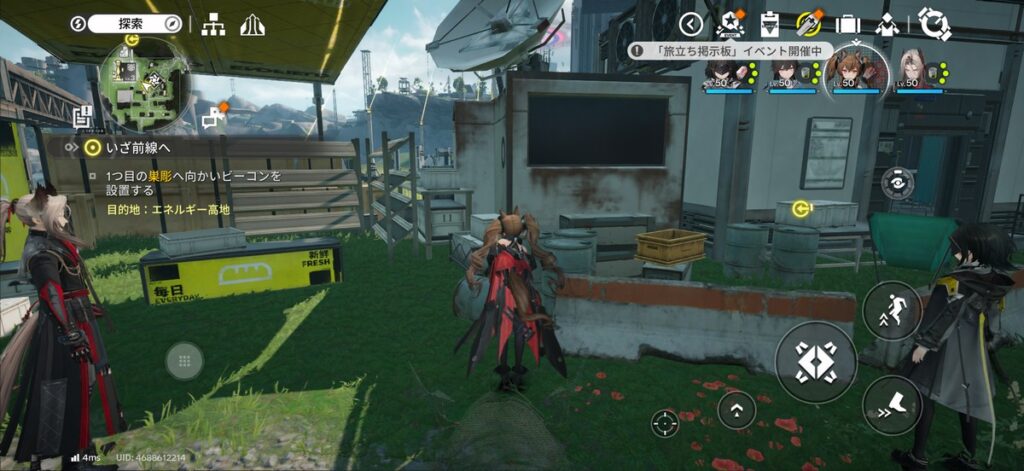Open the document alert icon beside minimap
The image size is (1024, 471).
[x=83, y=116]
